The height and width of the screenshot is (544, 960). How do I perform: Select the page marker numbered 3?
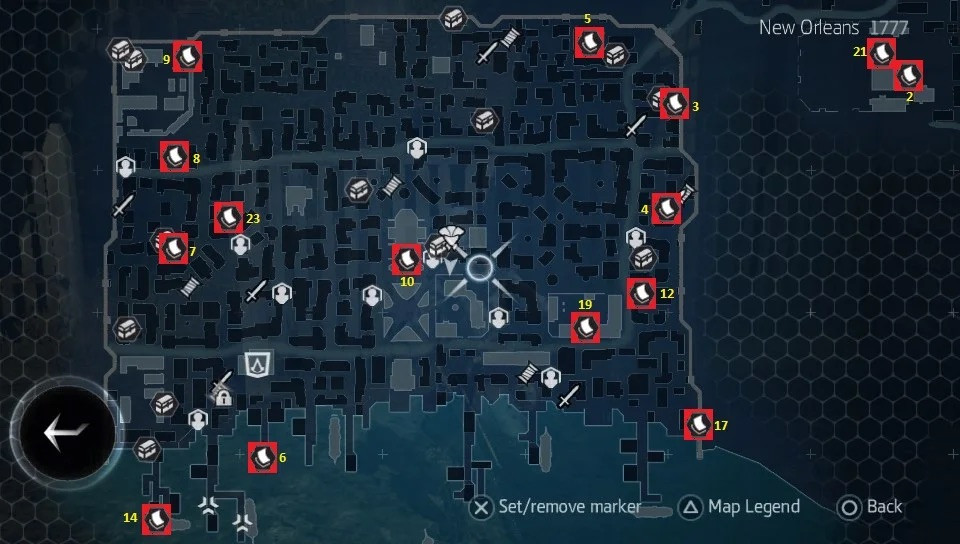click(x=675, y=103)
